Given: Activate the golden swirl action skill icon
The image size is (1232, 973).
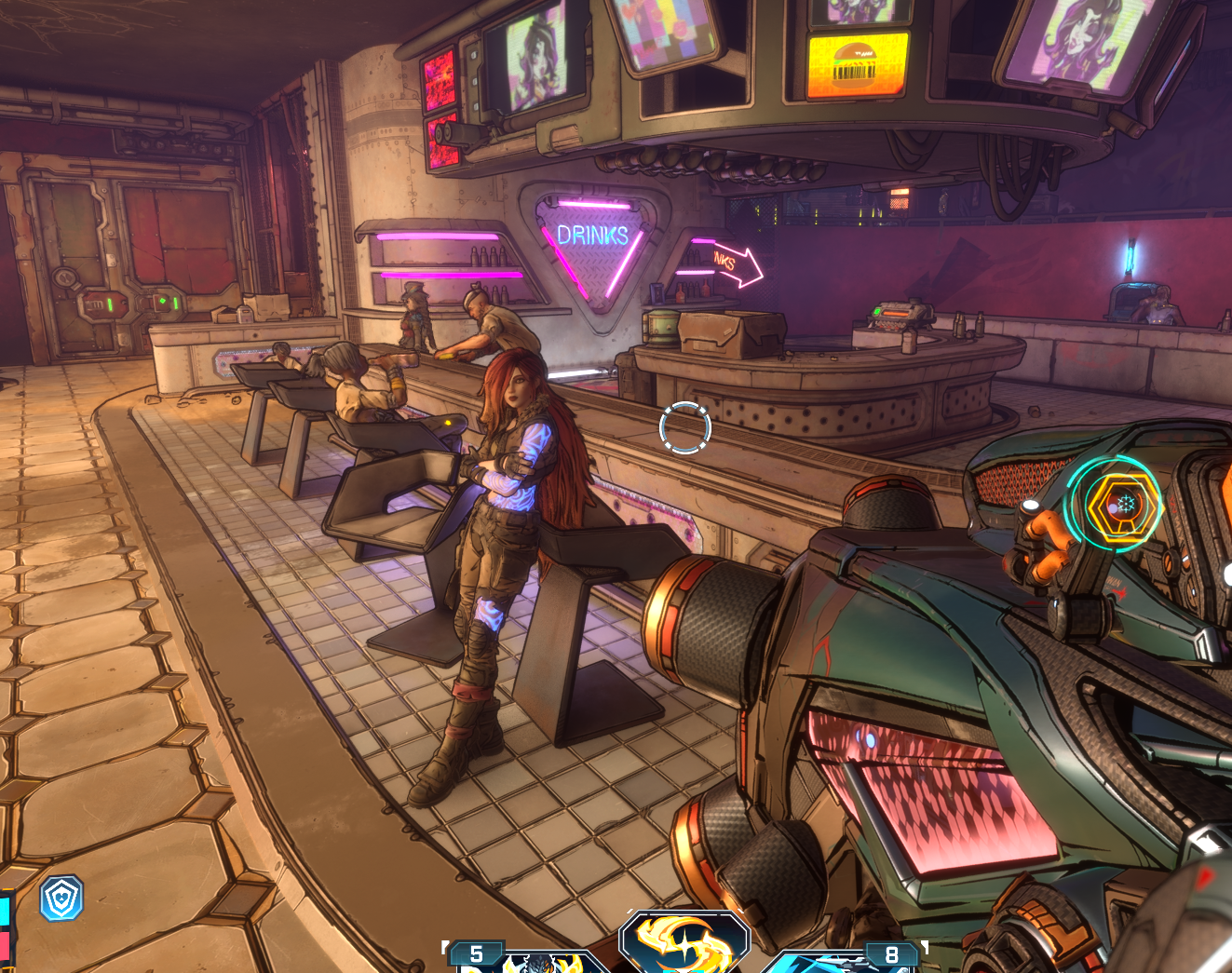Looking at the screenshot, I should pyautogui.click(x=684, y=944).
